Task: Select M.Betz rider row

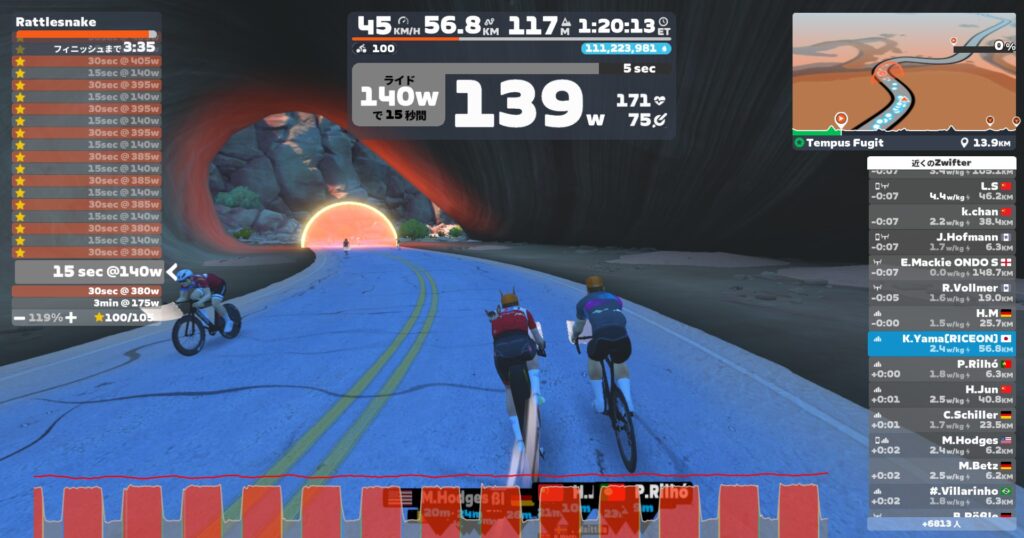Action: point(941,470)
